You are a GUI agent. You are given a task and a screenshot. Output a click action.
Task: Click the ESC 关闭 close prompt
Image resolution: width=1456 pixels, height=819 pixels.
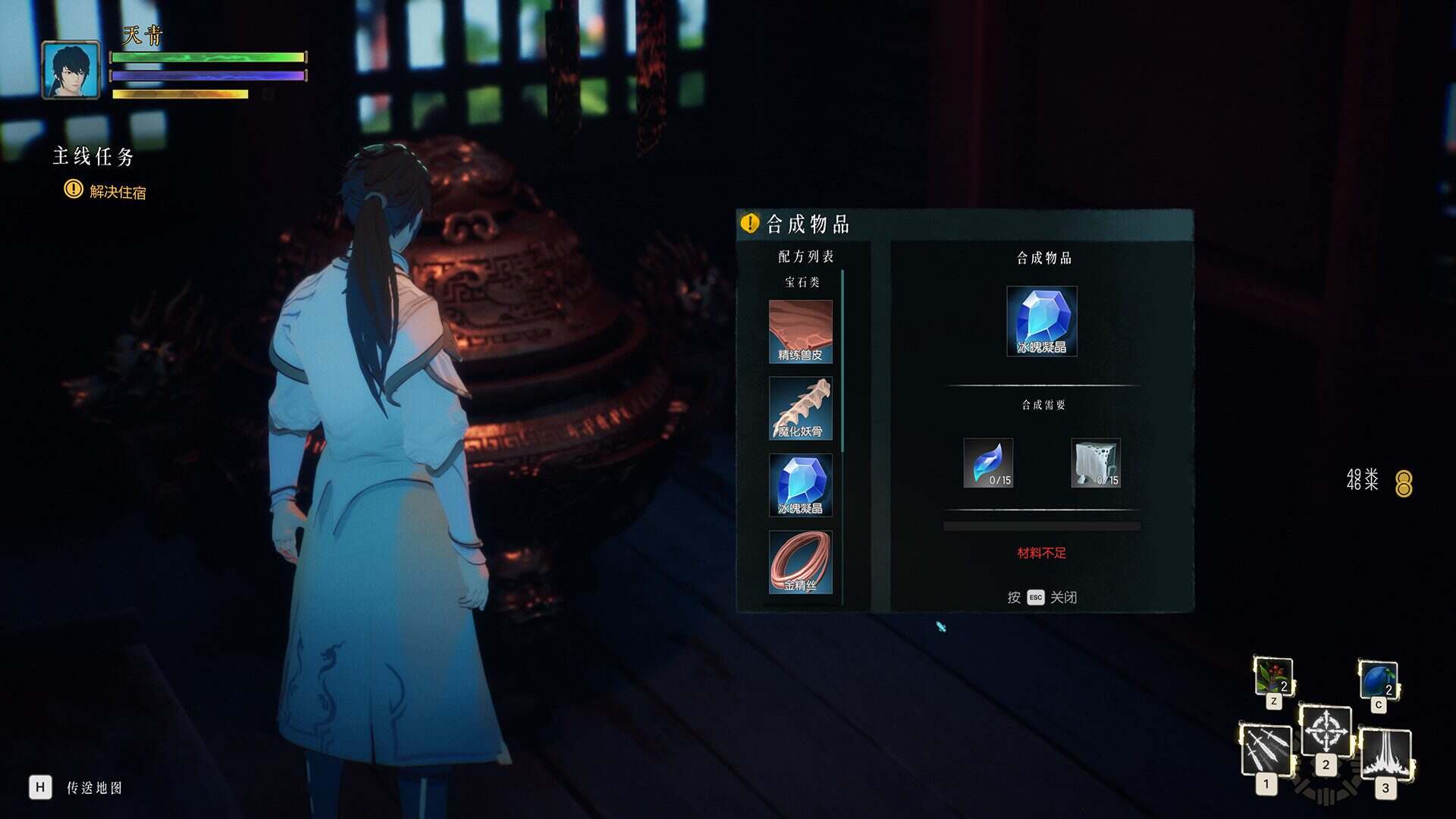[1042, 598]
